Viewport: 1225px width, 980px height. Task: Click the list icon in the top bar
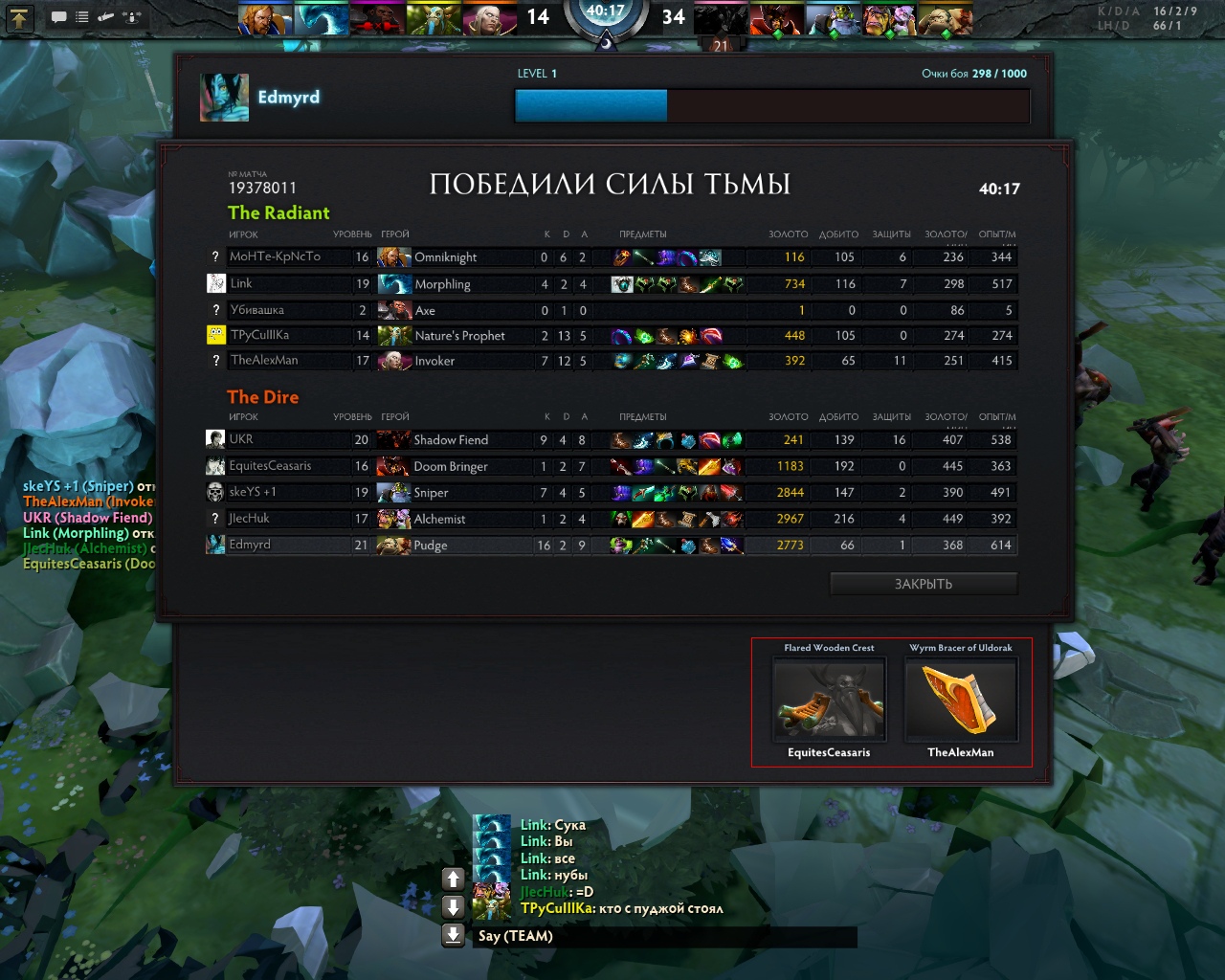(x=82, y=16)
